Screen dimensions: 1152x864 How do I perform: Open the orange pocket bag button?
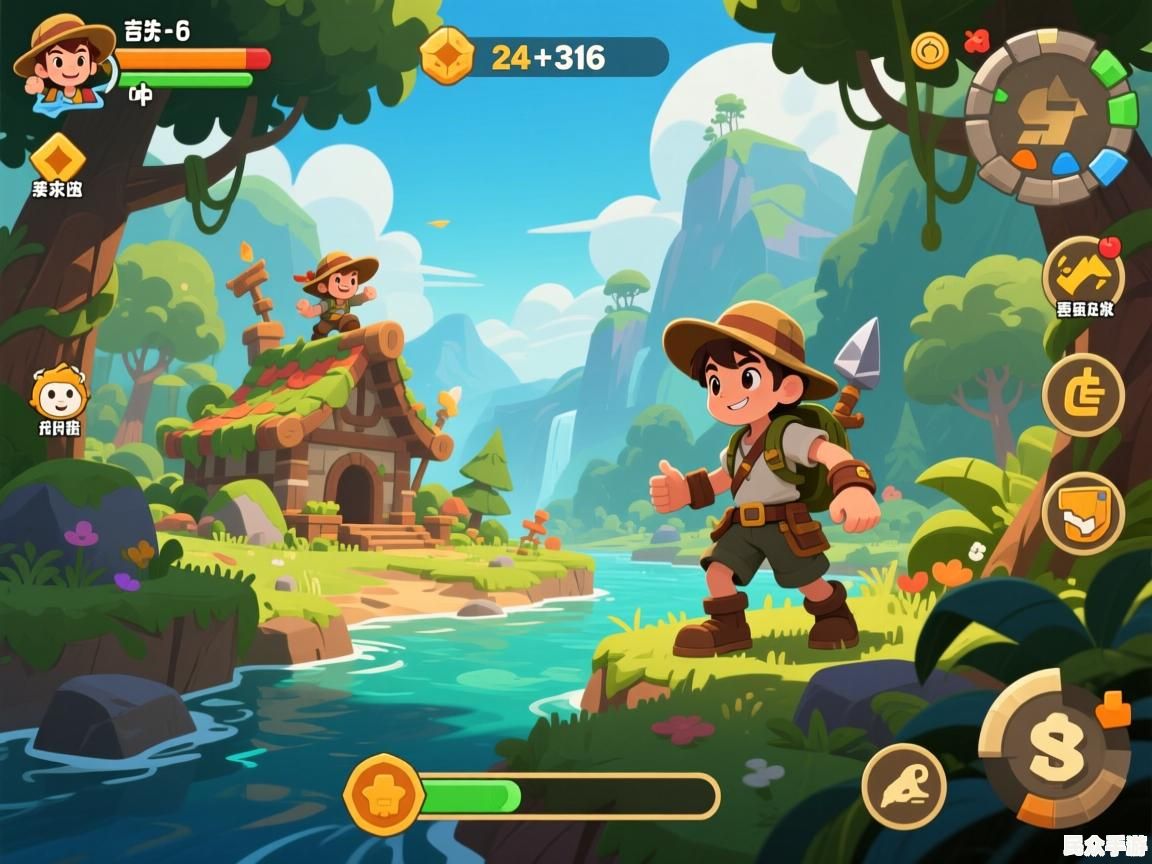(x=1083, y=513)
